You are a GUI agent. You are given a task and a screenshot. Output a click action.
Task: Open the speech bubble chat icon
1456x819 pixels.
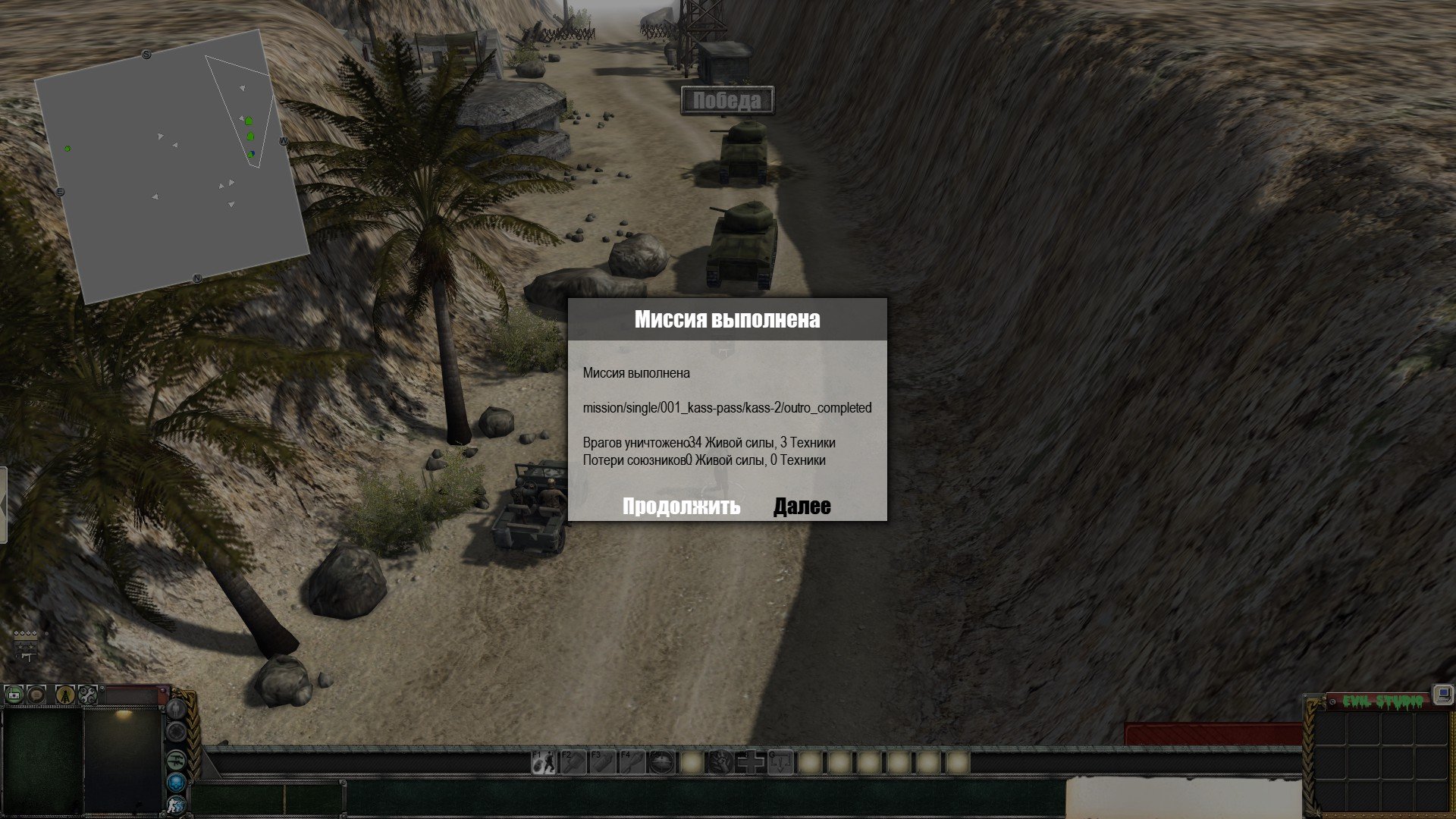[37, 694]
